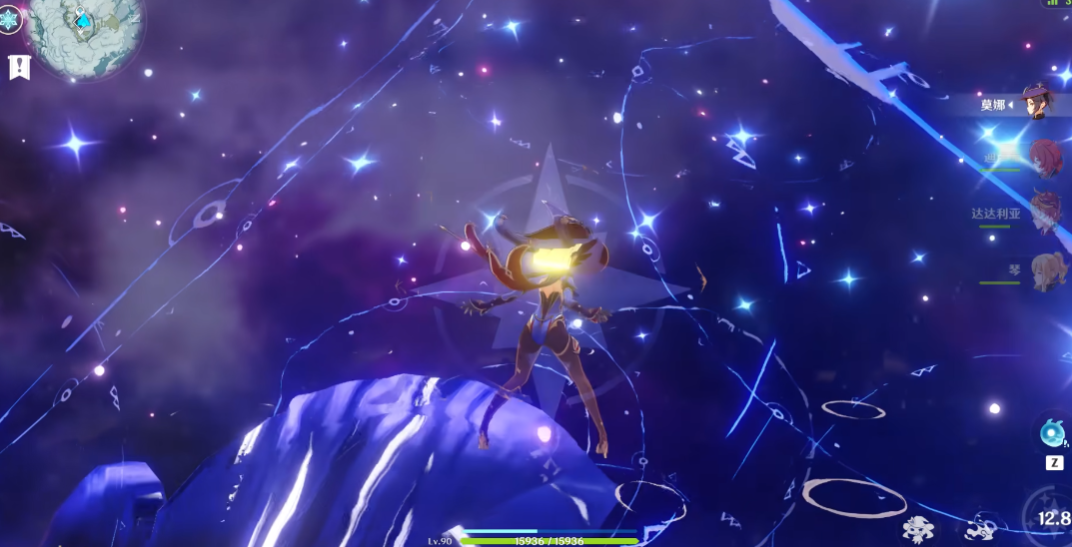
Task: Select party member 莫娜
Action: pyautogui.click(x=1040, y=103)
